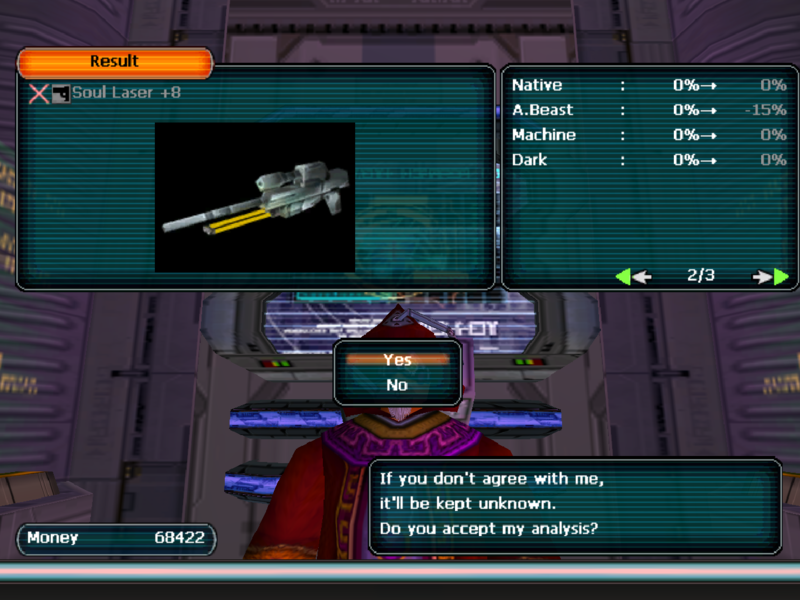The image size is (800, 600).
Task: Choose Yes to accept the analysis
Action: coord(397,360)
